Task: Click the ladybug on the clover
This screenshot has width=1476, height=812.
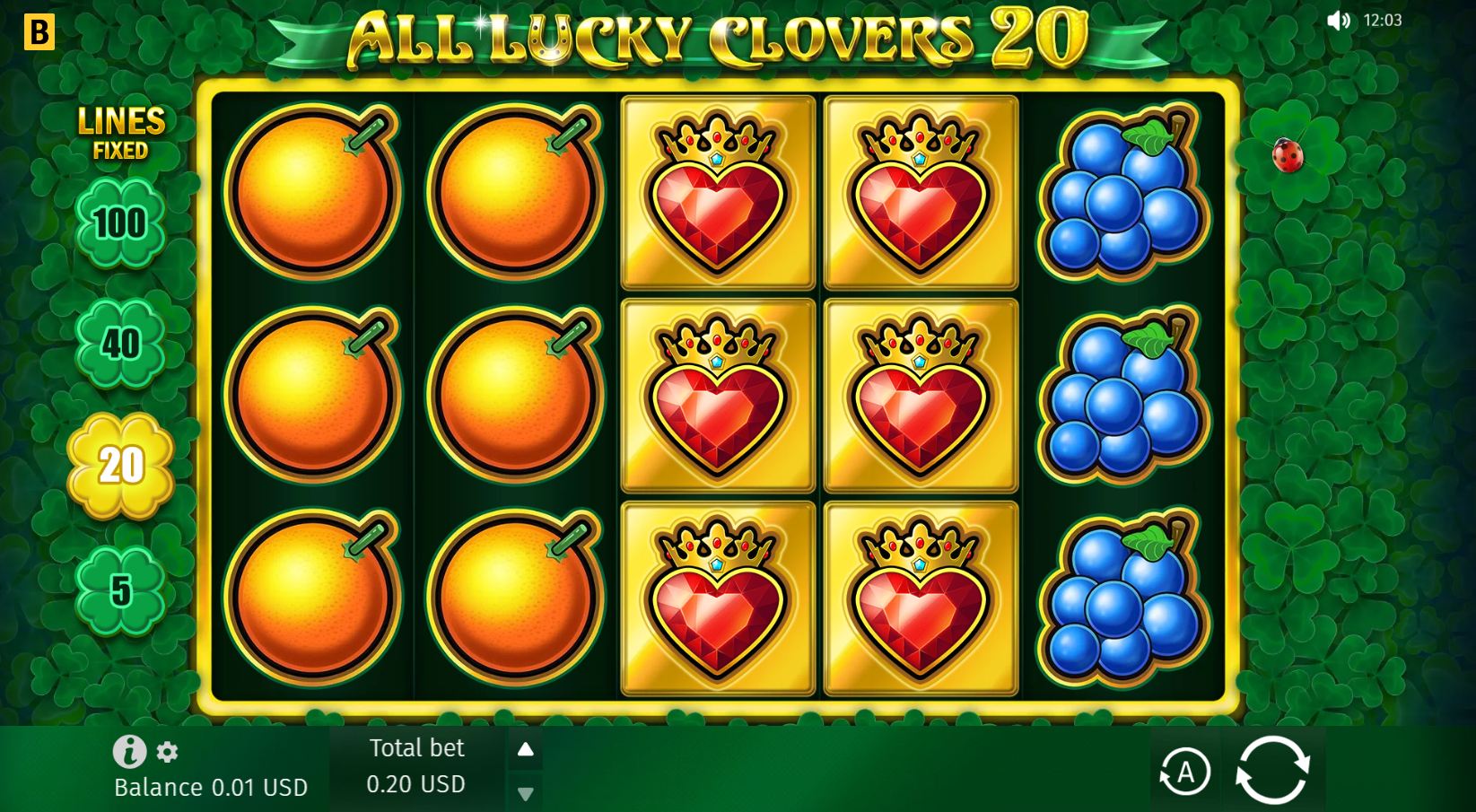Action: [1287, 156]
